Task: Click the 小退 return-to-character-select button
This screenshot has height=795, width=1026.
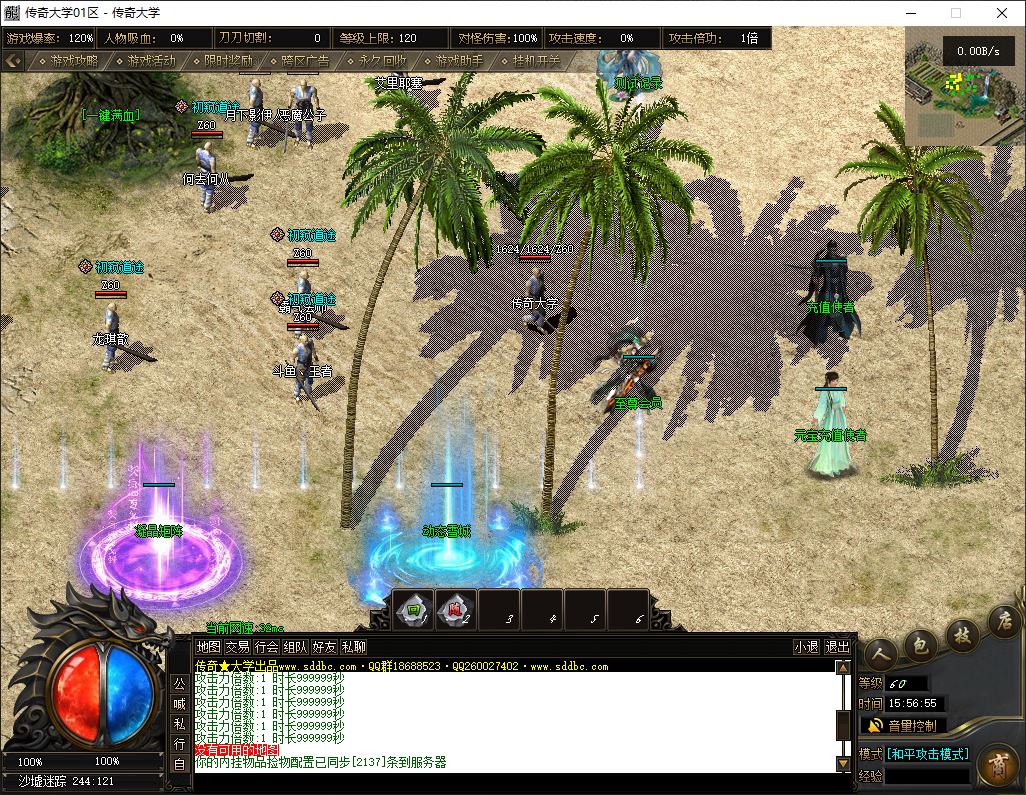Action: 806,647
